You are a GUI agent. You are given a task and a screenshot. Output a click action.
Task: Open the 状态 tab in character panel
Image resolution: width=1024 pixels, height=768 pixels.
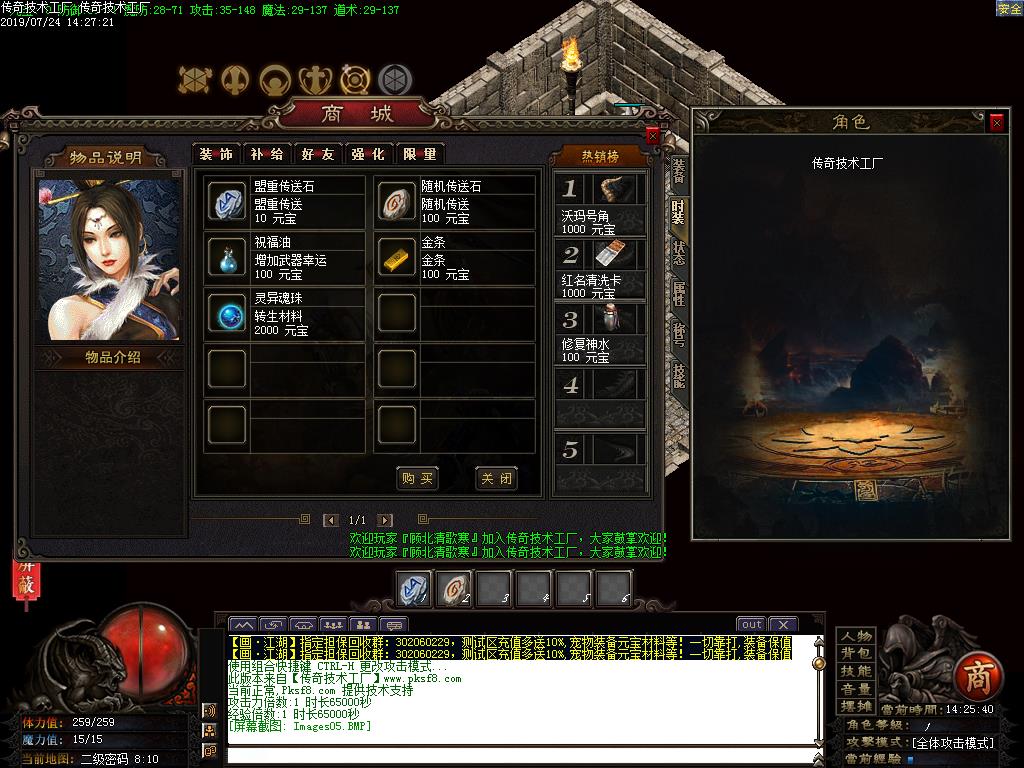click(679, 252)
